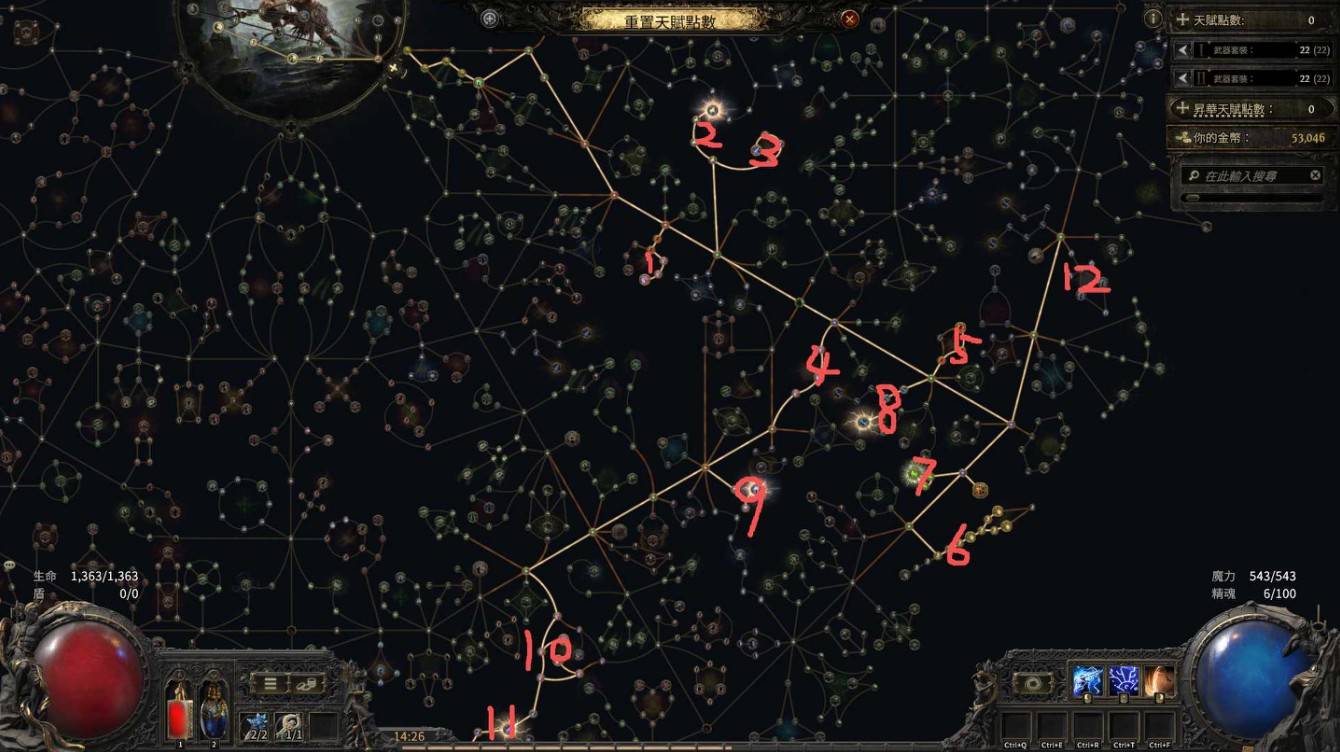This screenshot has width=1340, height=752.
Task: Activate the orange swirl skill icon
Action: 1159,682
